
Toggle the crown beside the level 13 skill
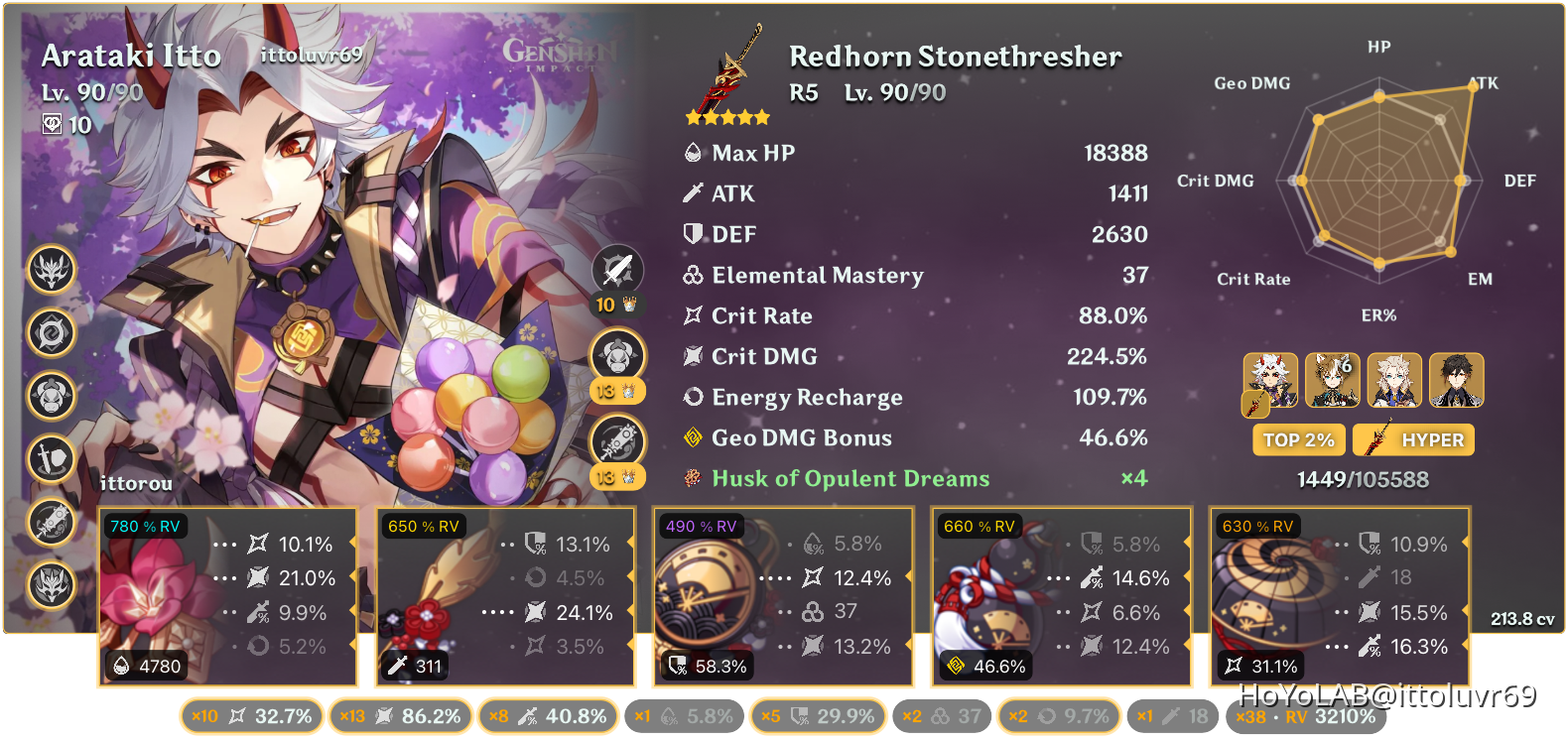click(629, 392)
